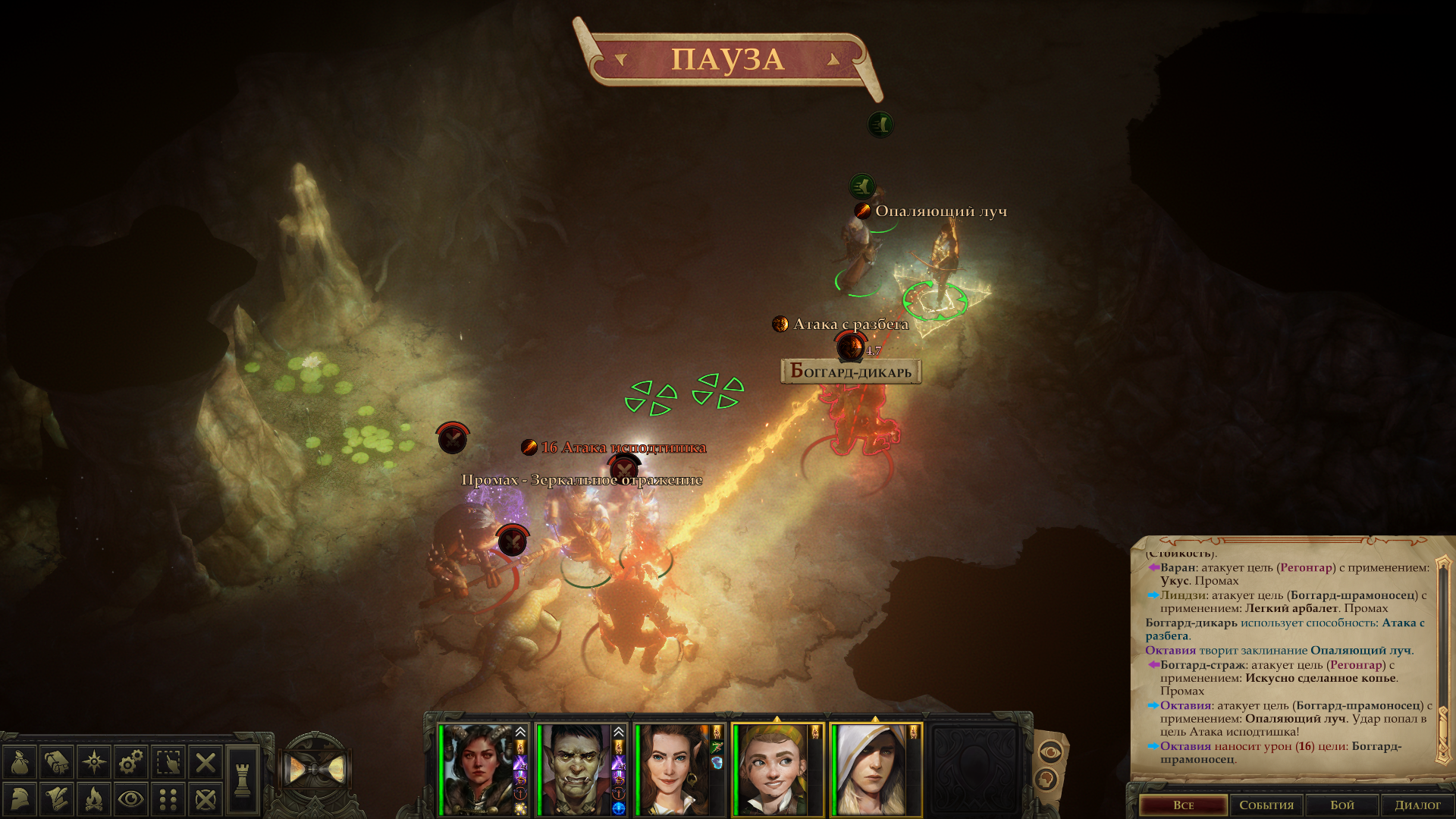The image size is (1456, 819).
Task: Open the character sheet helmet icon
Action: pos(20,799)
